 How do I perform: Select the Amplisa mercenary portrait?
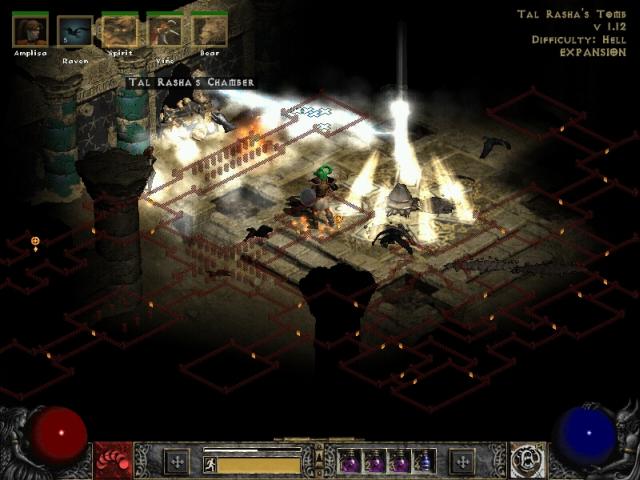pos(30,32)
